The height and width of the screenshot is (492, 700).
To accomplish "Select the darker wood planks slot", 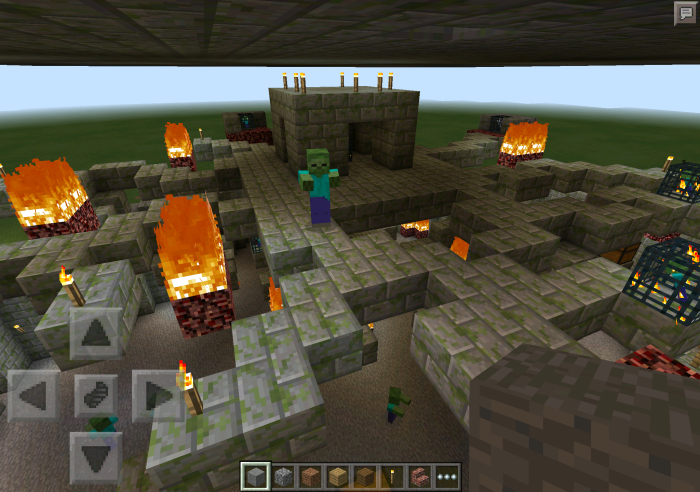I will tap(365, 477).
